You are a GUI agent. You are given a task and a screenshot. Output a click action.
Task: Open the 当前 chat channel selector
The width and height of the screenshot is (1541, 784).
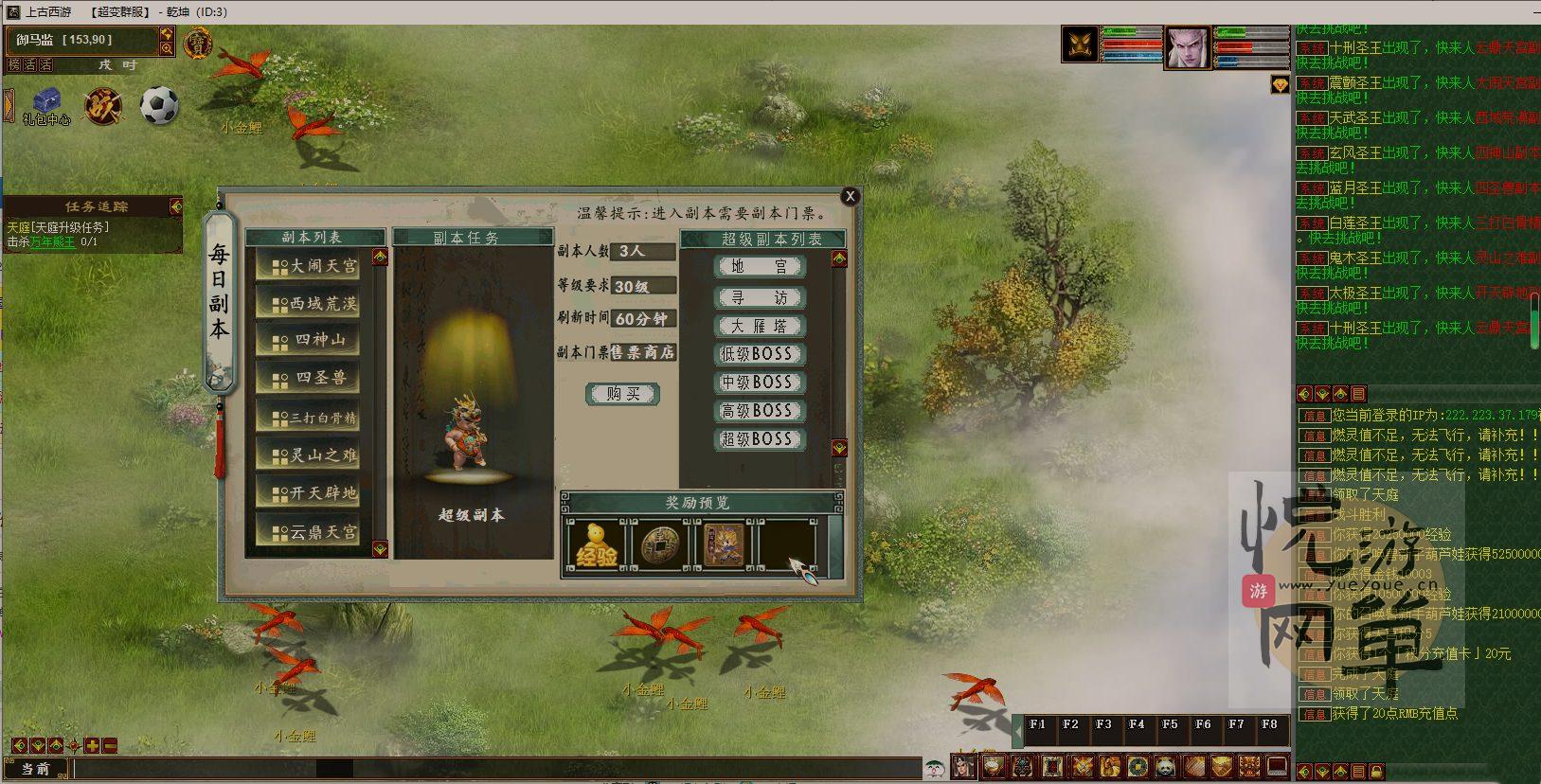(36, 768)
